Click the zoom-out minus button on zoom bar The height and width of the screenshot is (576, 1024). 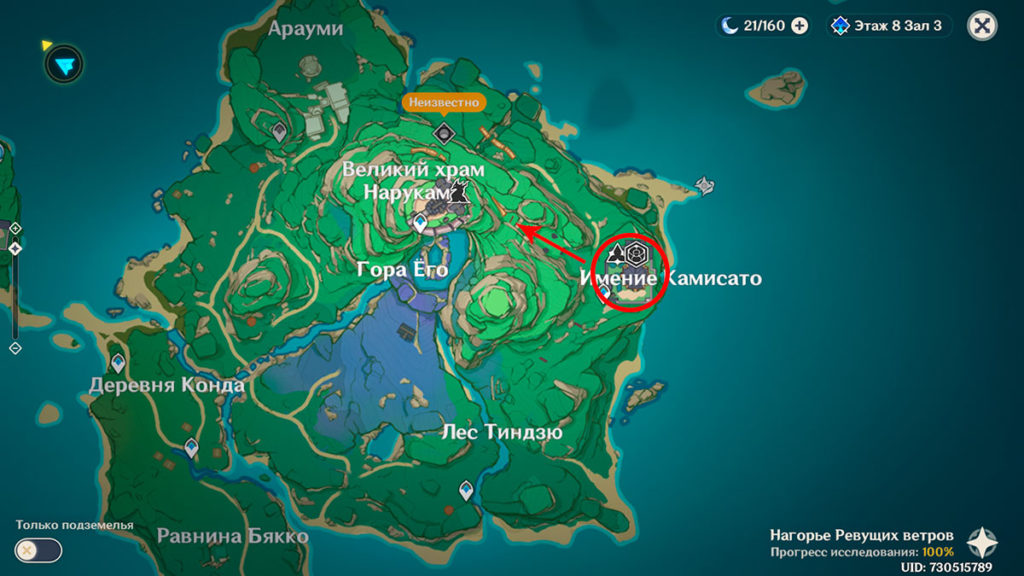(15, 348)
